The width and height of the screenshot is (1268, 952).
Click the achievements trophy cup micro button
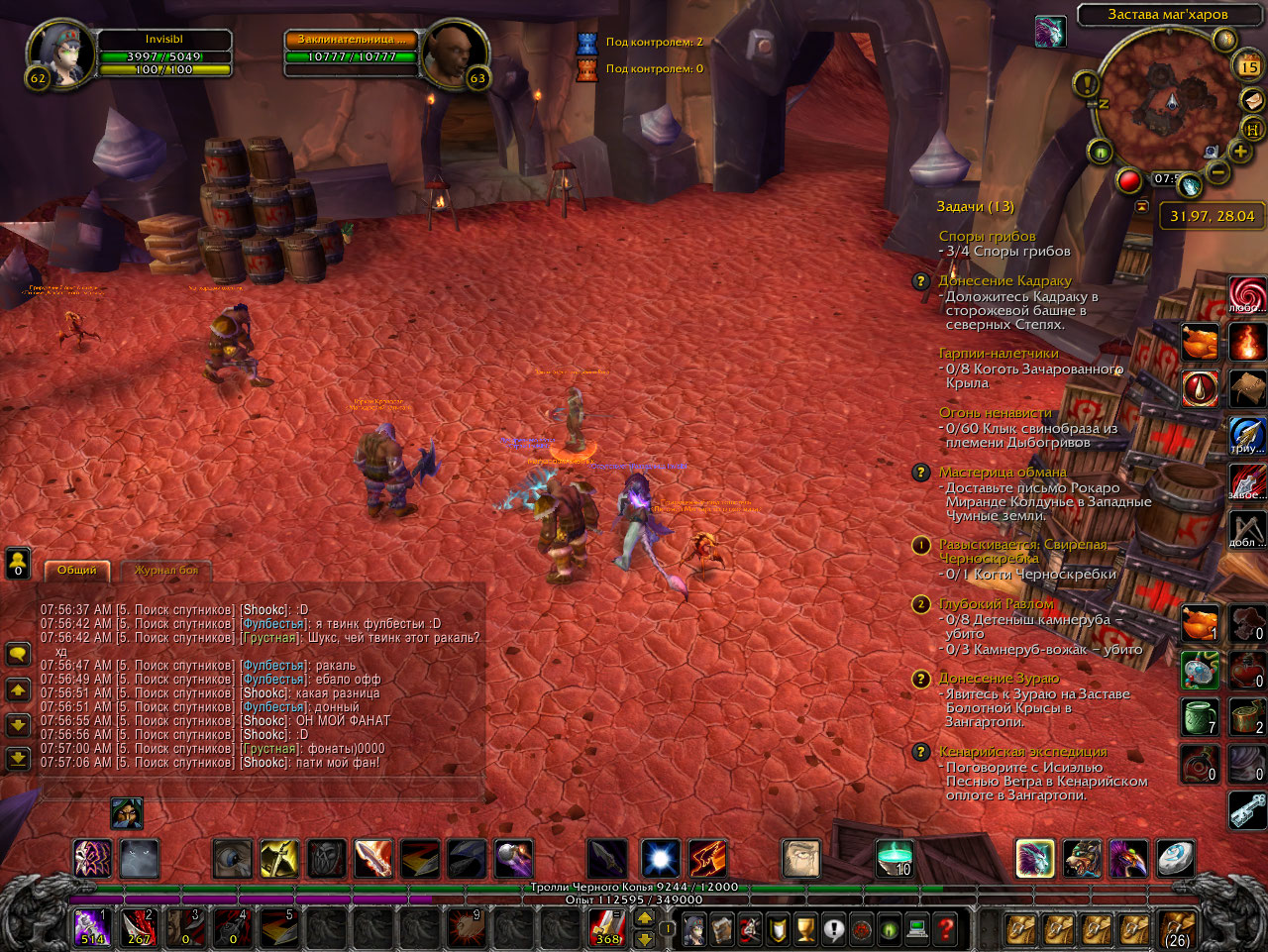click(x=806, y=929)
